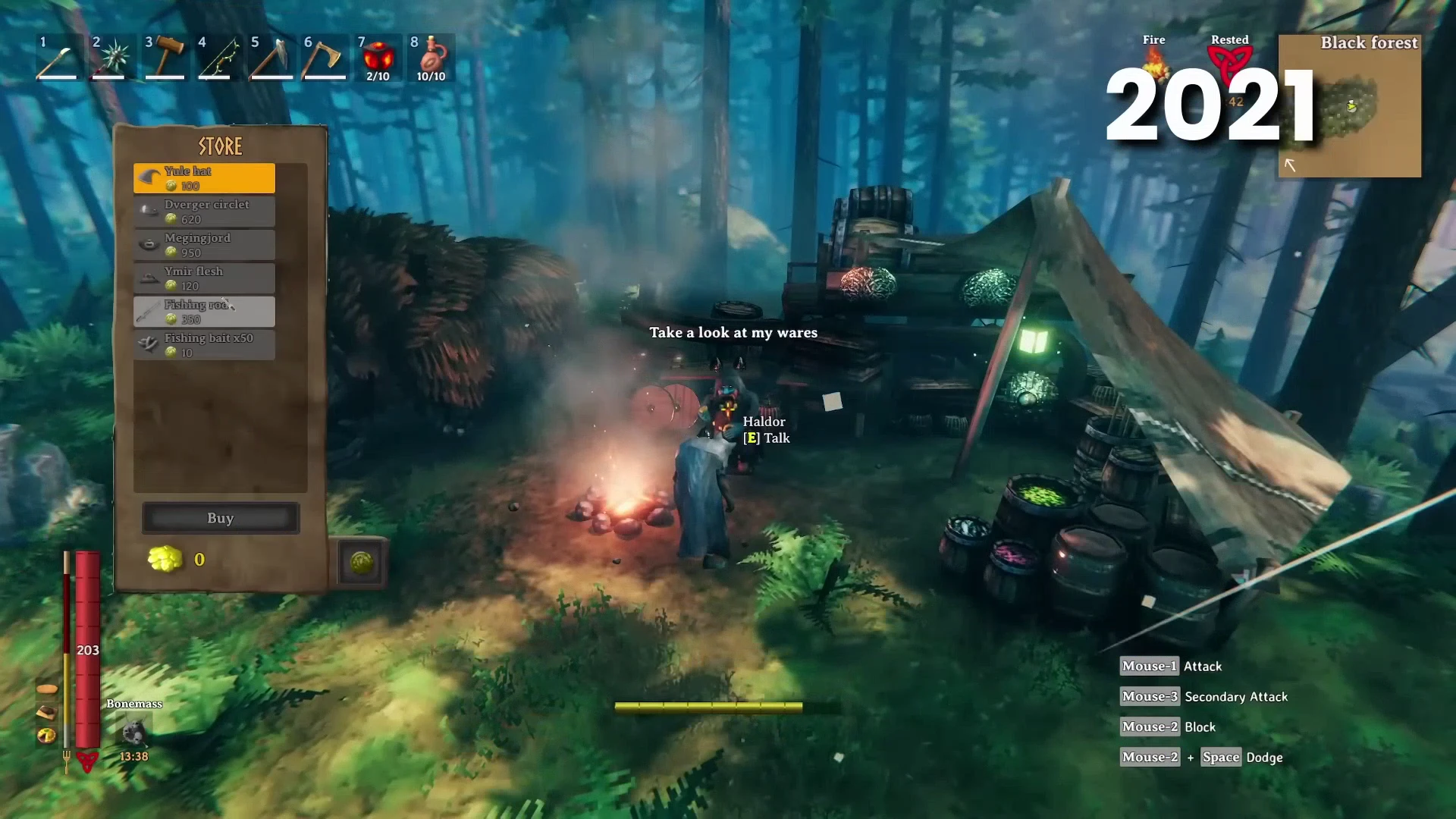The height and width of the screenshot is (819, 1456).
Task: Click the Rested buff icon
Action: point(1230,64)
